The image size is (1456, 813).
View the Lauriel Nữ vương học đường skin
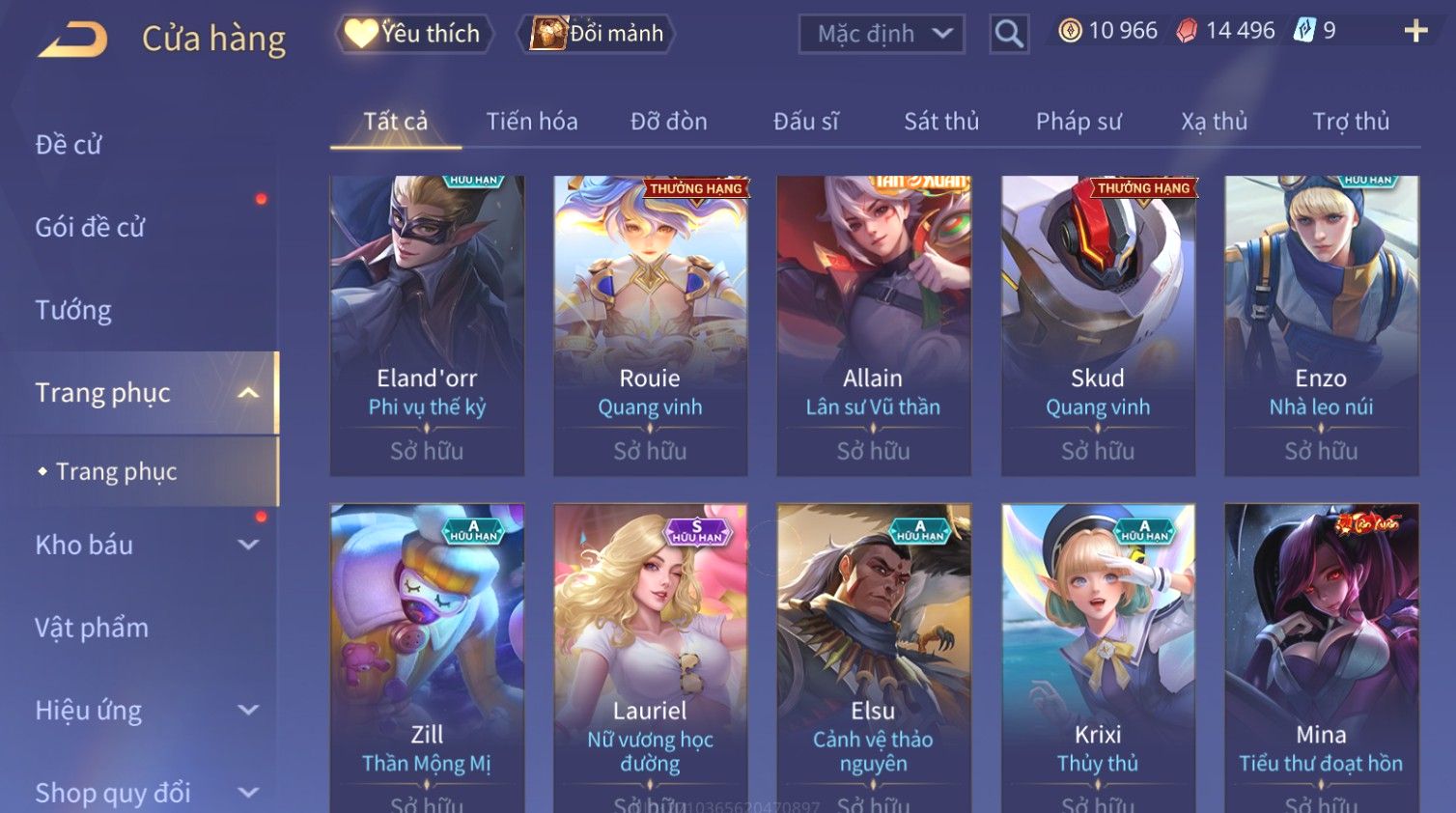click(x=650, y=657)
